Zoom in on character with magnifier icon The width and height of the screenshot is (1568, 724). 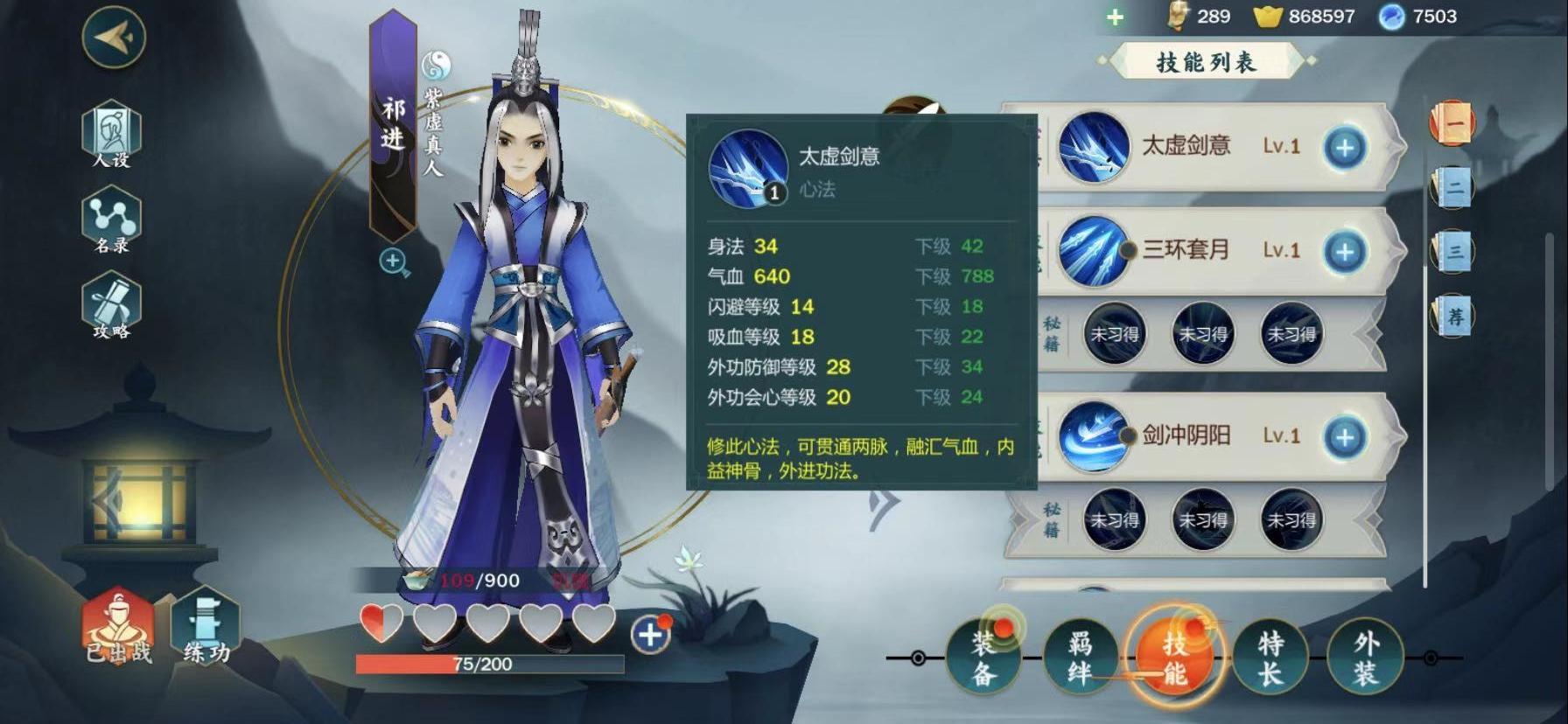(x=395, y=261)
